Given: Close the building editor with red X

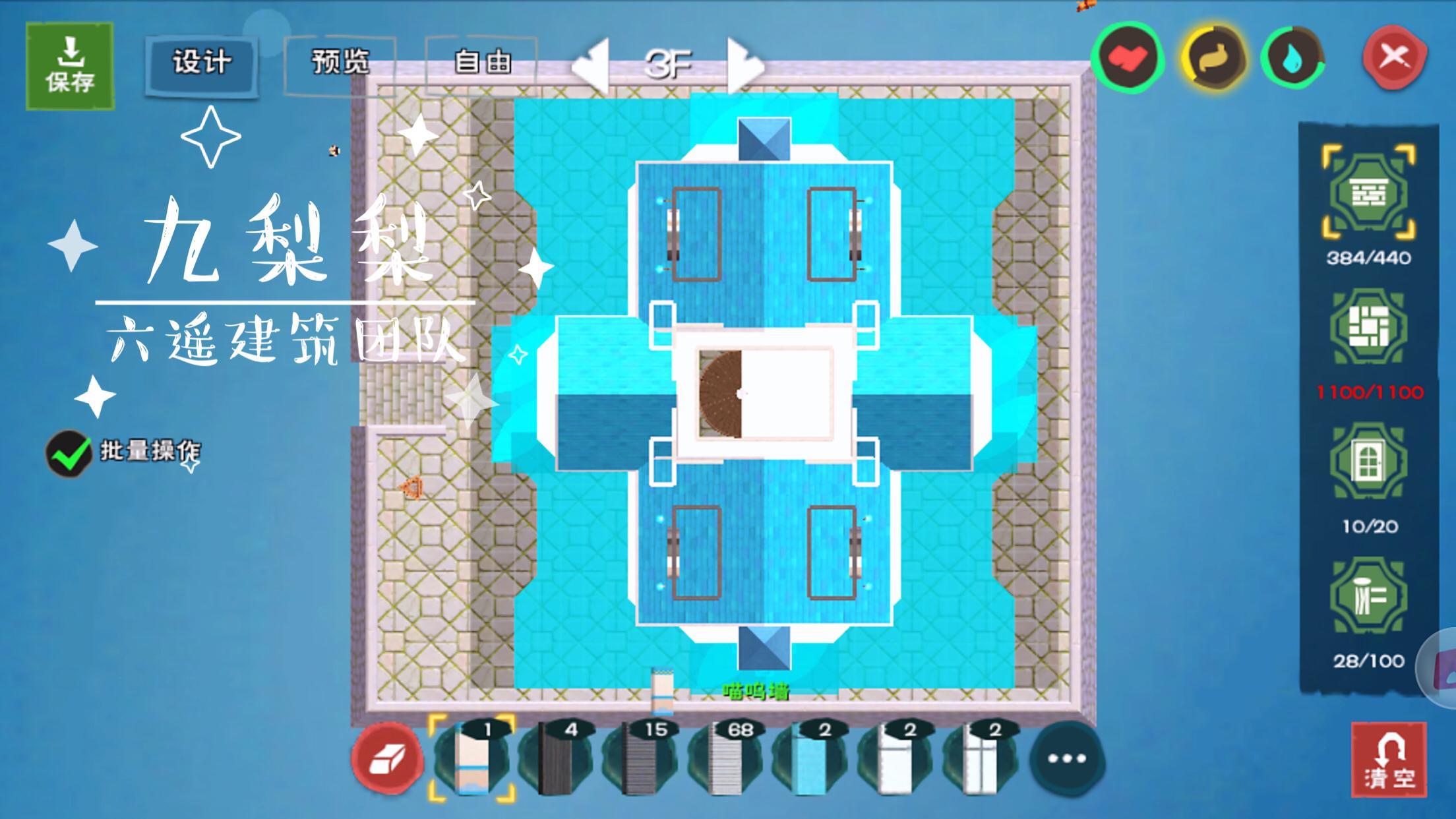Looking at the screenshot, I should click(1394, 57).
